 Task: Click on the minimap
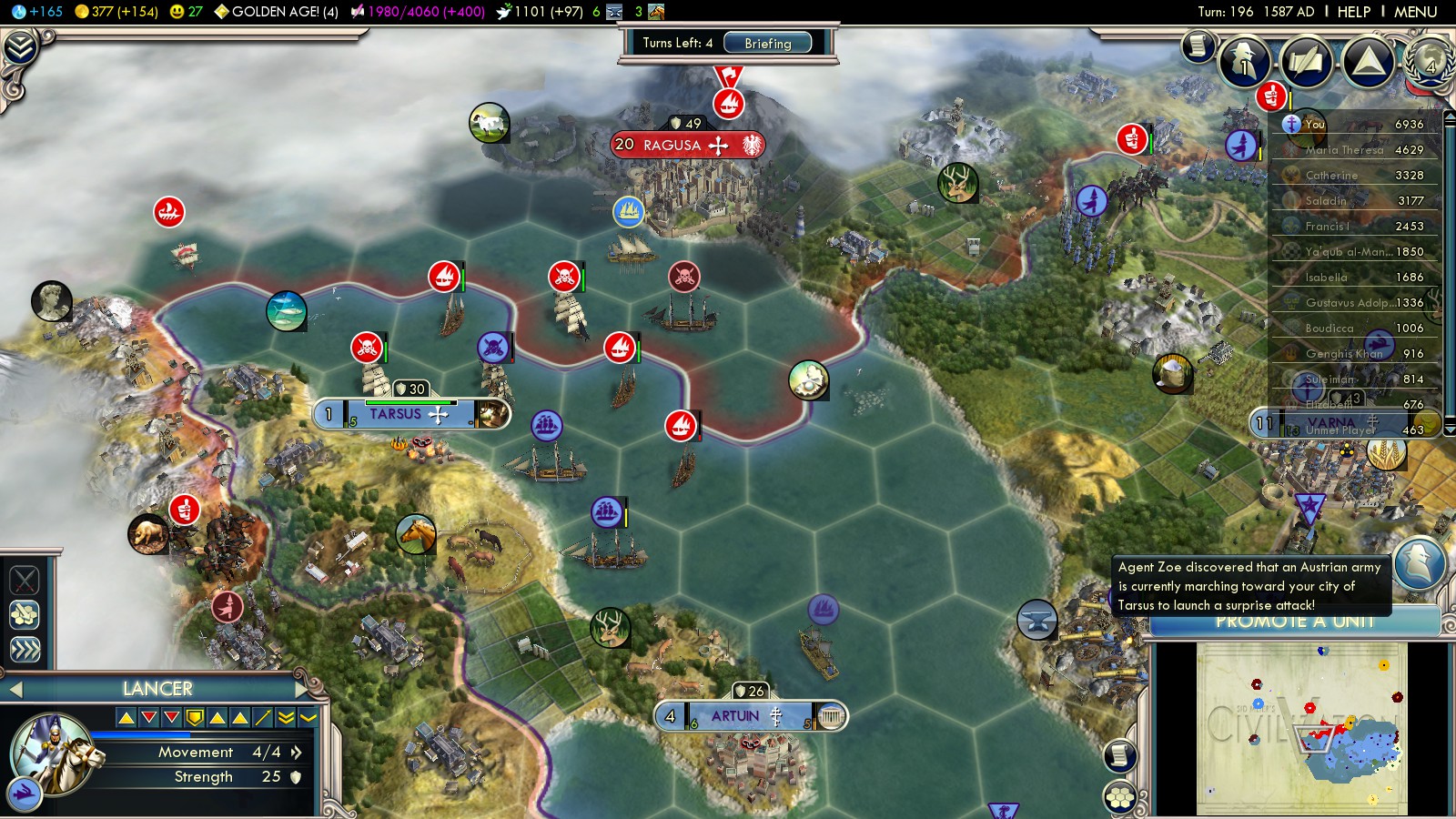pos(1301,729)
